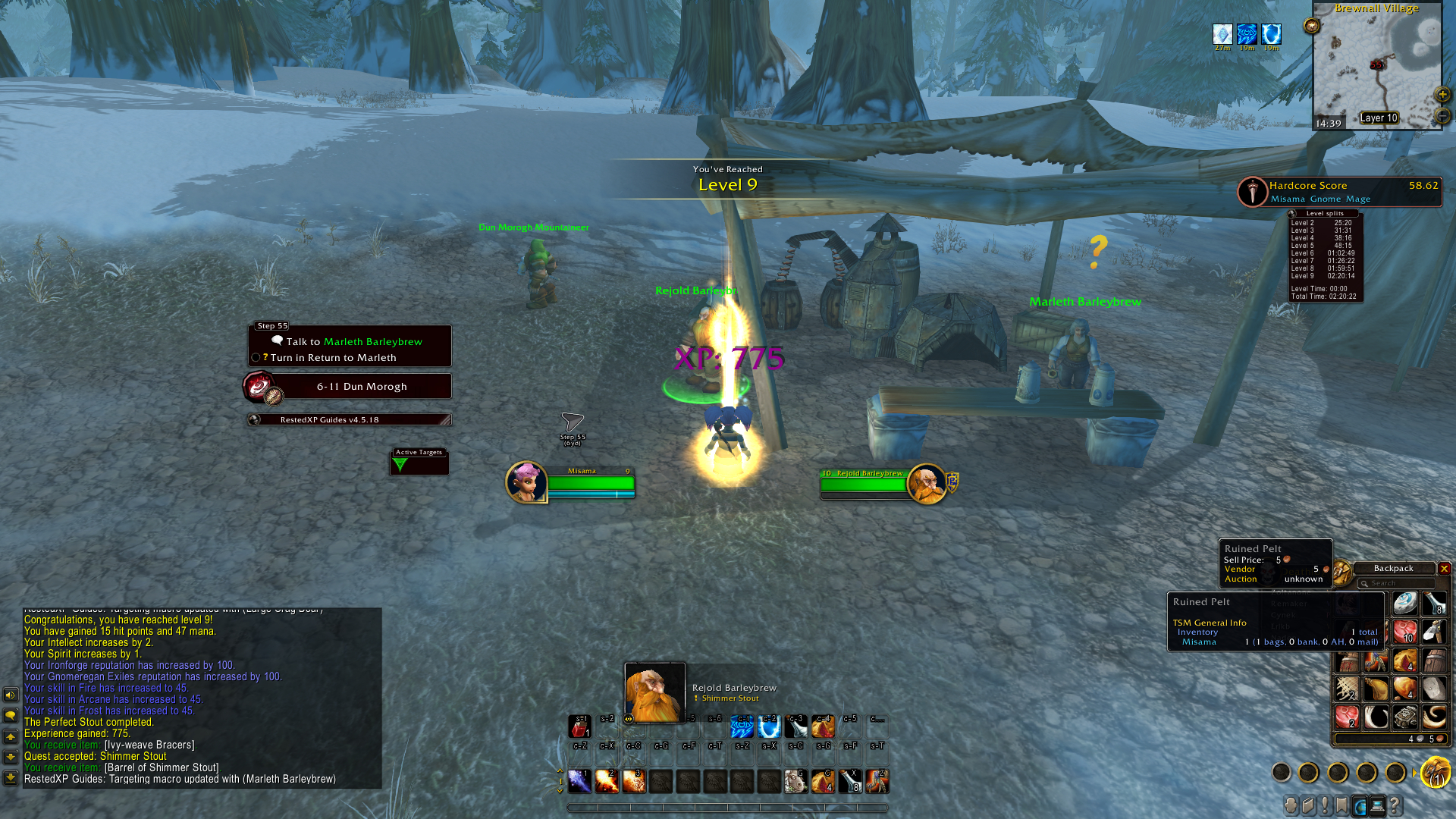Select Talk to Marleth Barleybrew step
The image size is (1456, 819).
(x=353, y=342)
